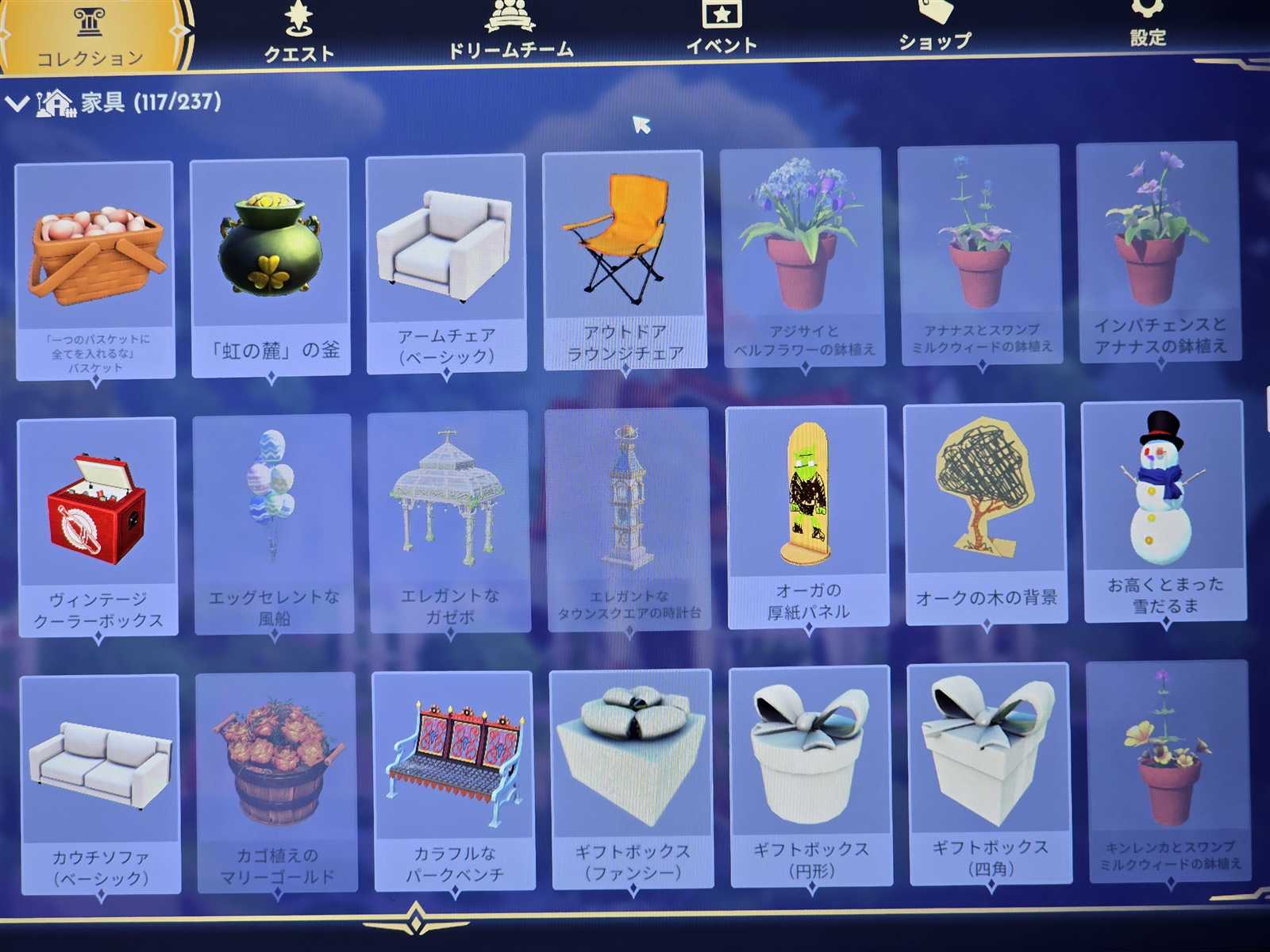Show the イベント tab
Screen dimensions: 1270x952
tap(721, 29)
